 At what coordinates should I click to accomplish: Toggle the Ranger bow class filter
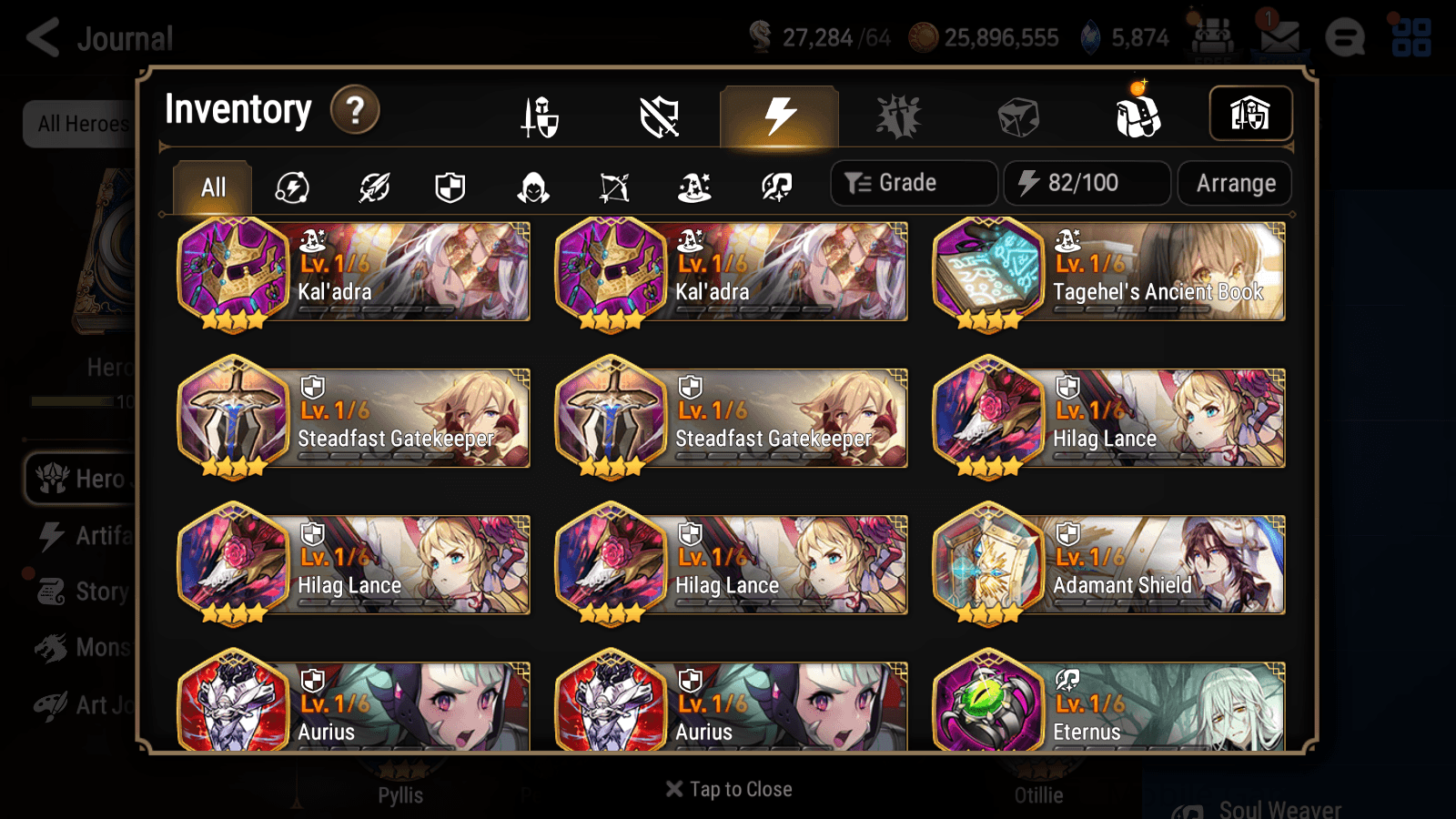coord(612,187)
